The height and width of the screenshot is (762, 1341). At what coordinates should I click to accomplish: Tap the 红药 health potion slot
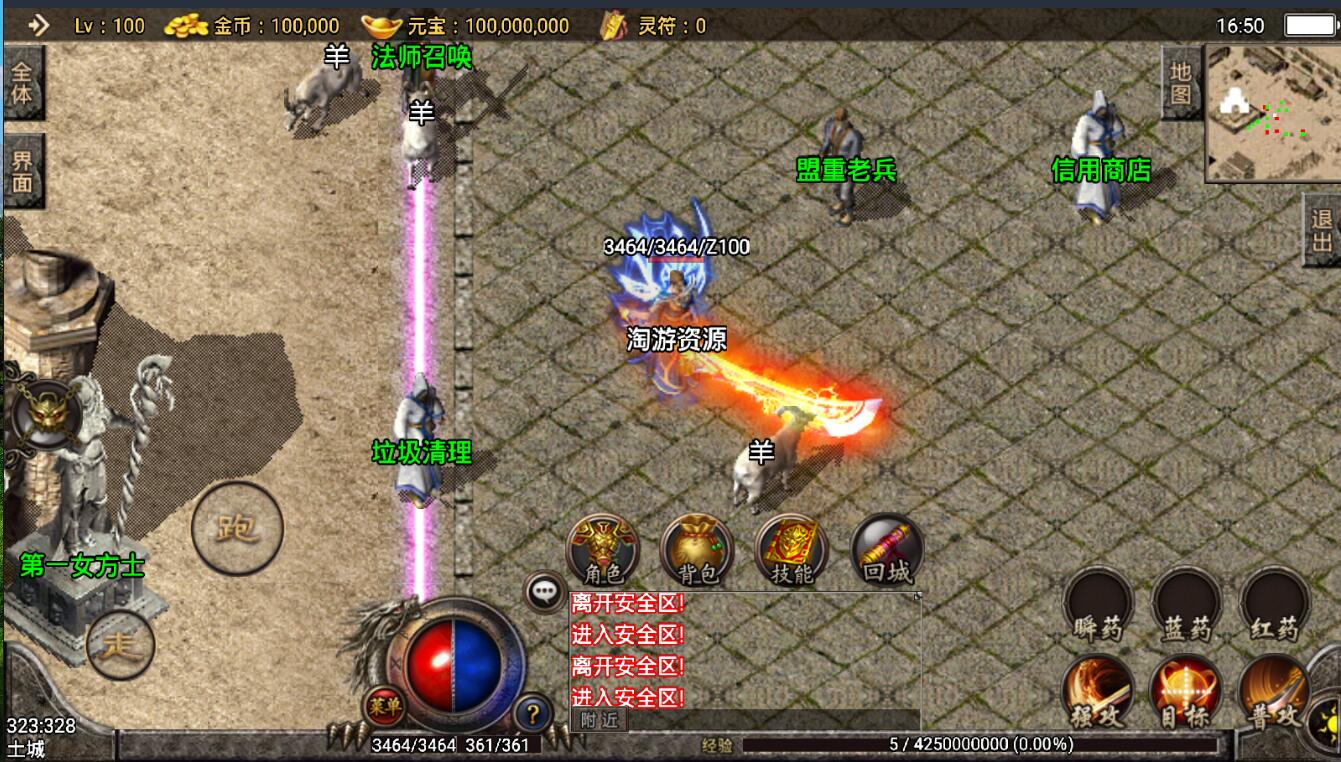tap(1275, 604)
